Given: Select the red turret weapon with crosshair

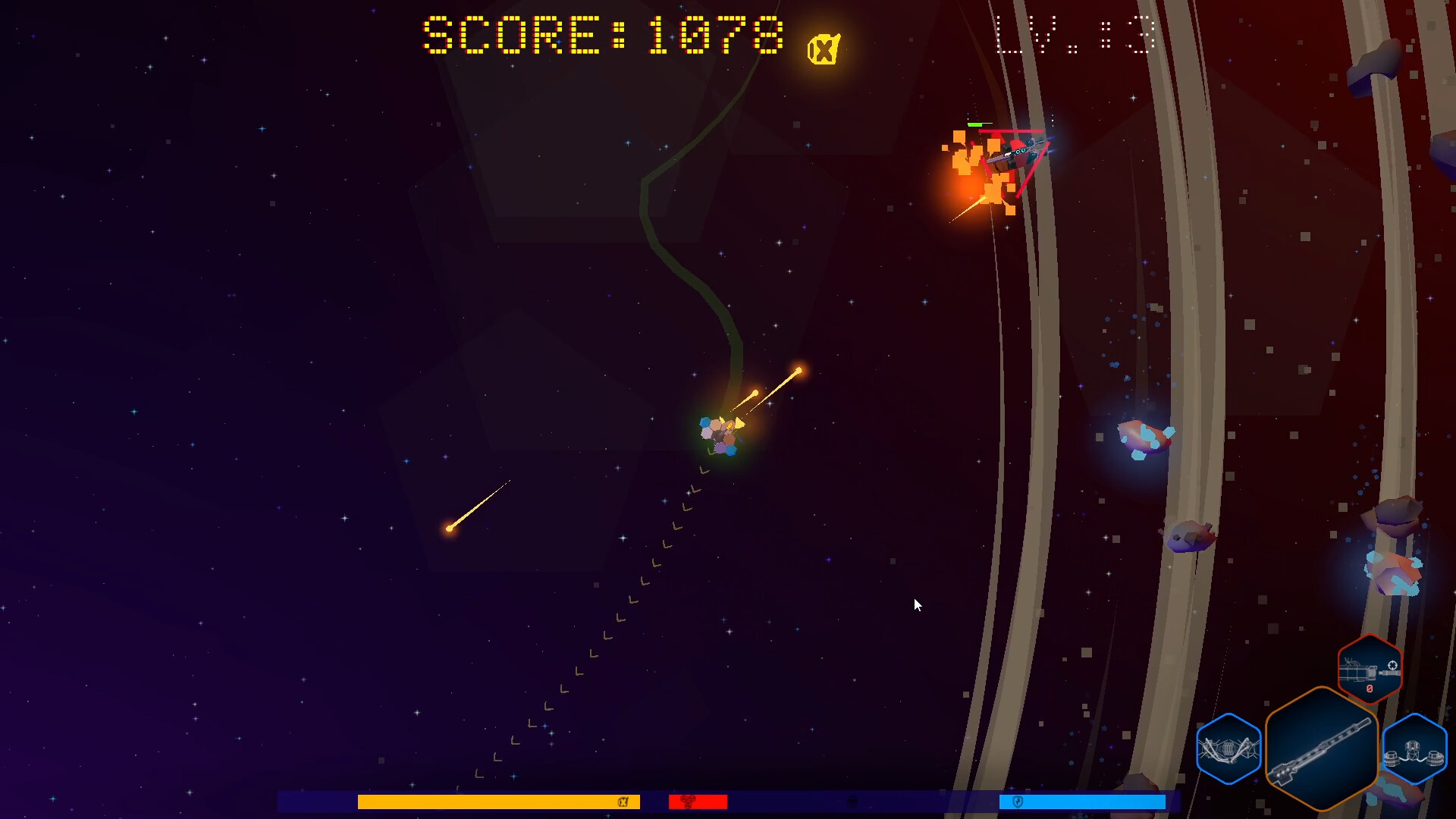Looking at the screenshot, I should pos(1369,667).
